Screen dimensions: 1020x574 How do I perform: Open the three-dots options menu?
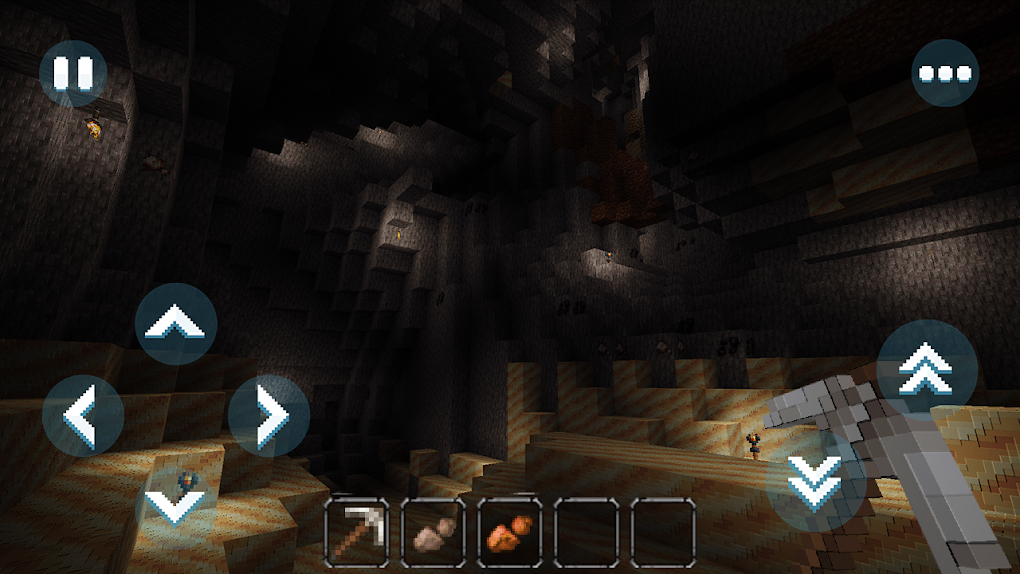point(945,73)
